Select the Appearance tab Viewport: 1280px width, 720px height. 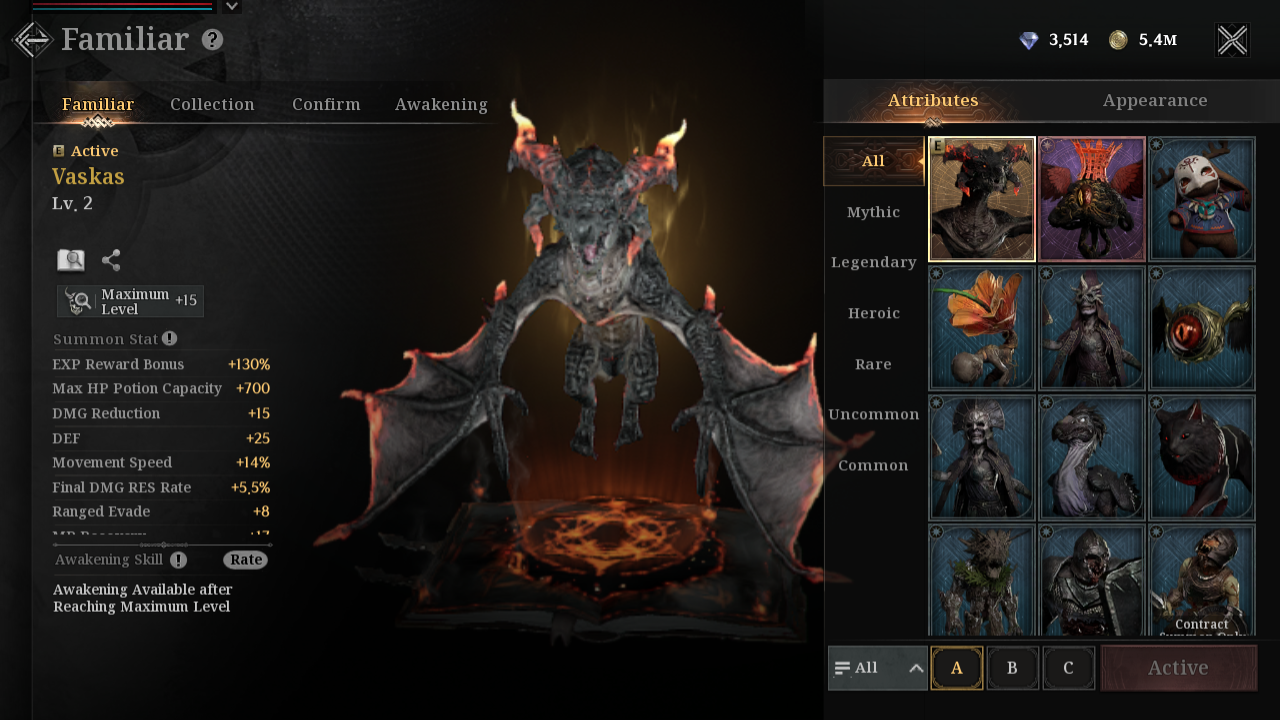tap(1155, 101)
